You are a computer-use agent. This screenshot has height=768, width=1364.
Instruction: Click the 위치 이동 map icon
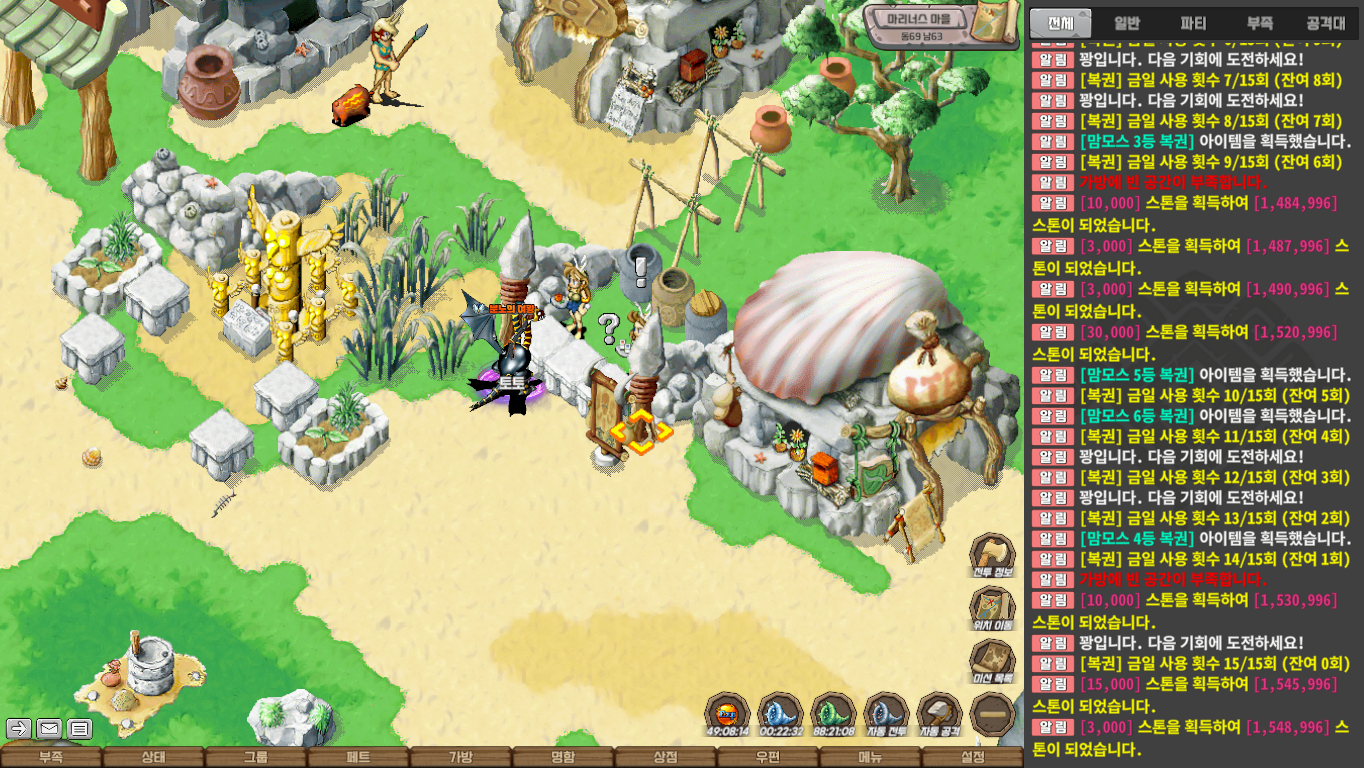pos(992,609)
